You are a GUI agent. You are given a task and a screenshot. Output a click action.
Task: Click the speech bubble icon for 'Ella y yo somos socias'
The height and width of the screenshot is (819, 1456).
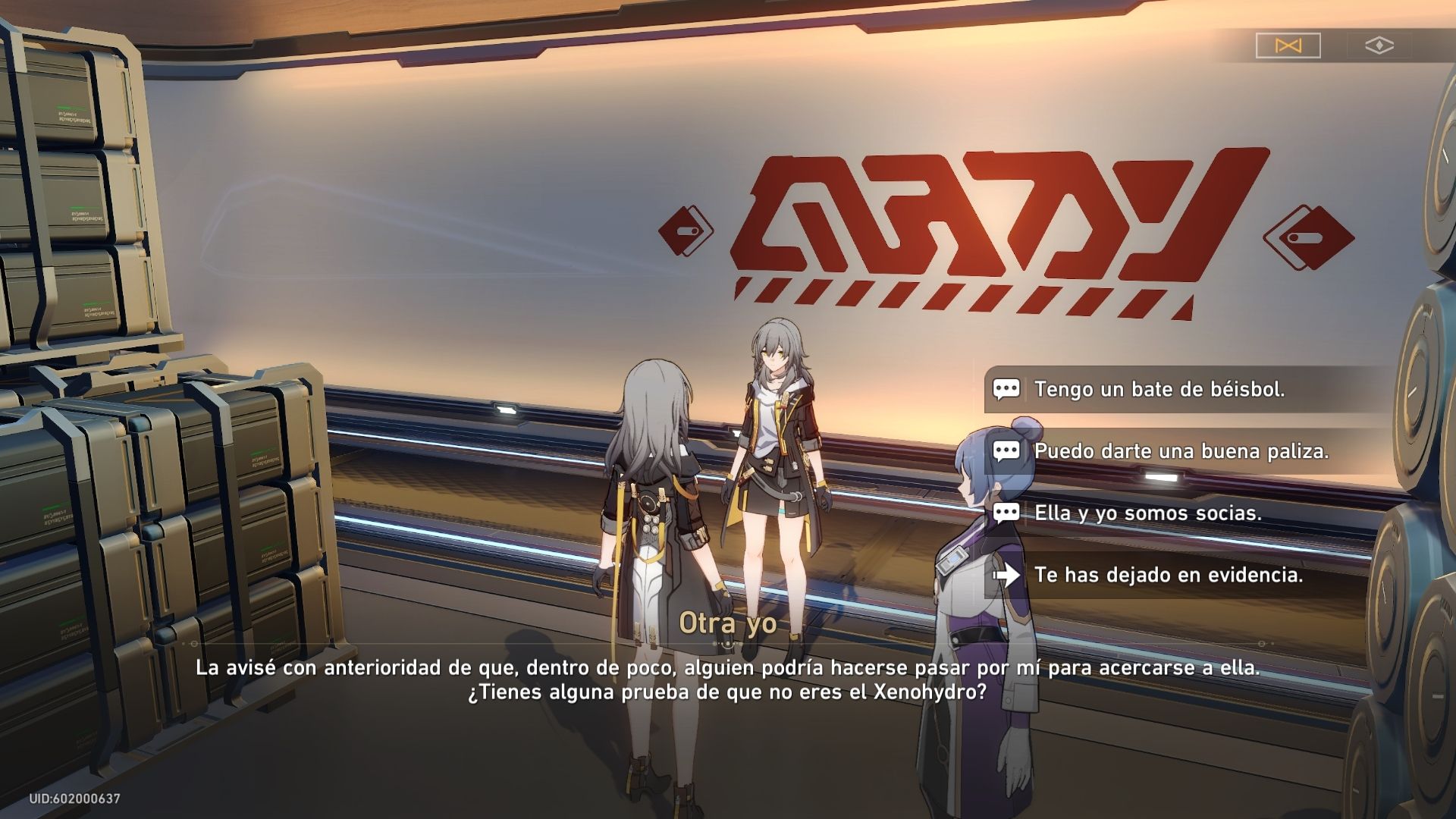[x=1008, y=513]
